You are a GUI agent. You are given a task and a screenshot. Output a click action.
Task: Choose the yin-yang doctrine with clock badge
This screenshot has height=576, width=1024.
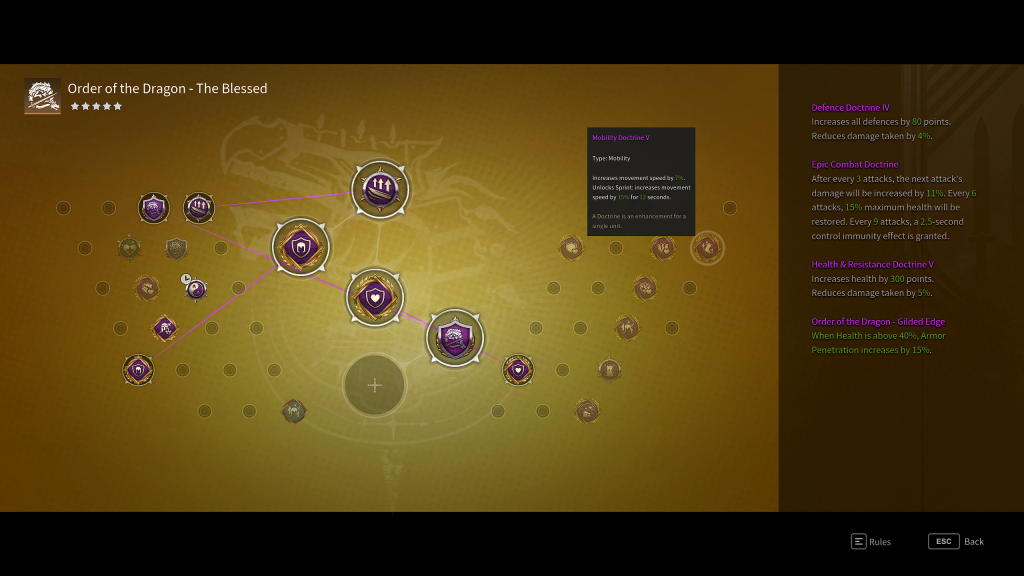(x=196, y=289)
